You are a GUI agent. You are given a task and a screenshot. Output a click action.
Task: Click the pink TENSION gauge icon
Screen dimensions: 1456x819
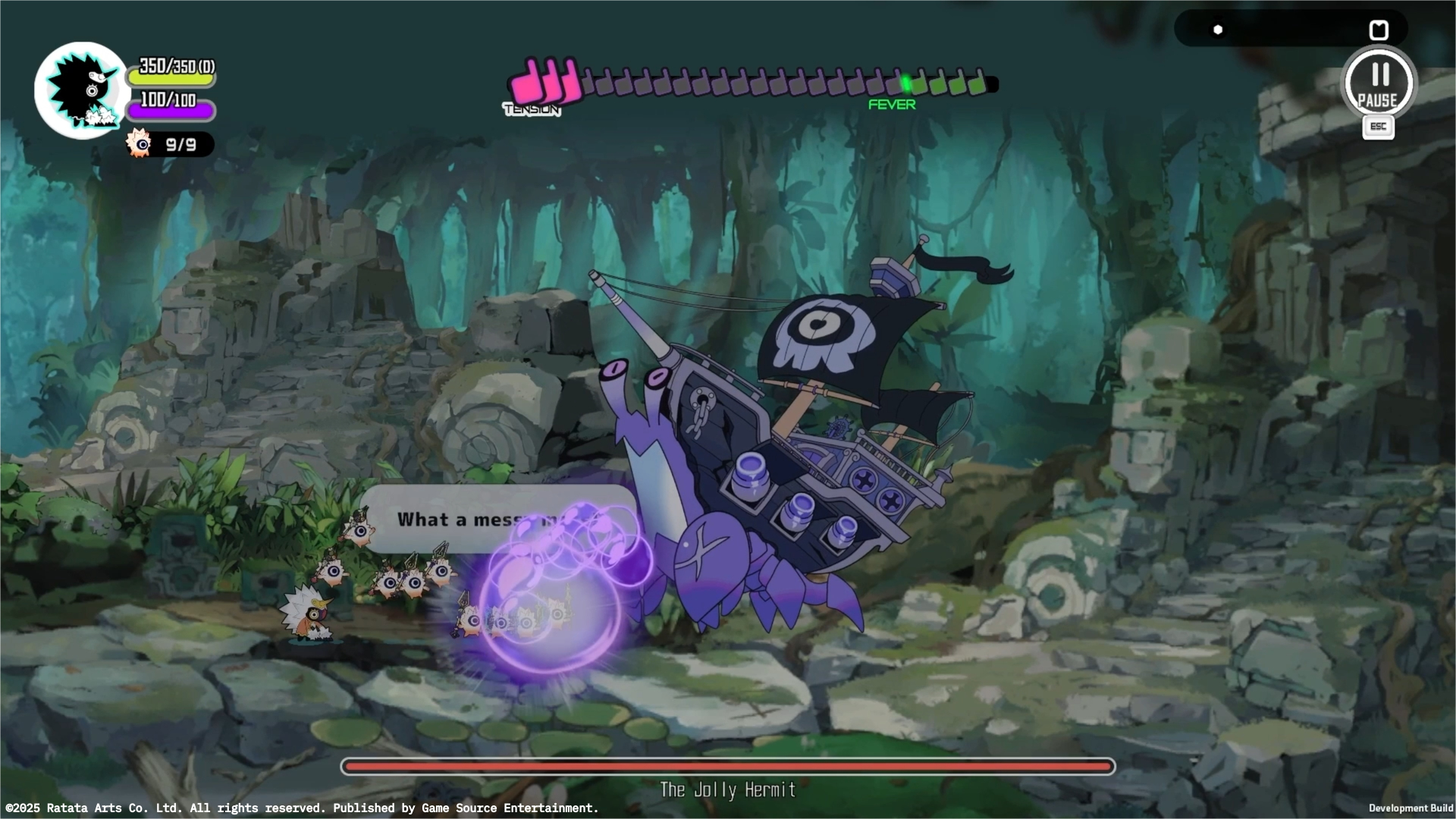click(x=542, y=80)
